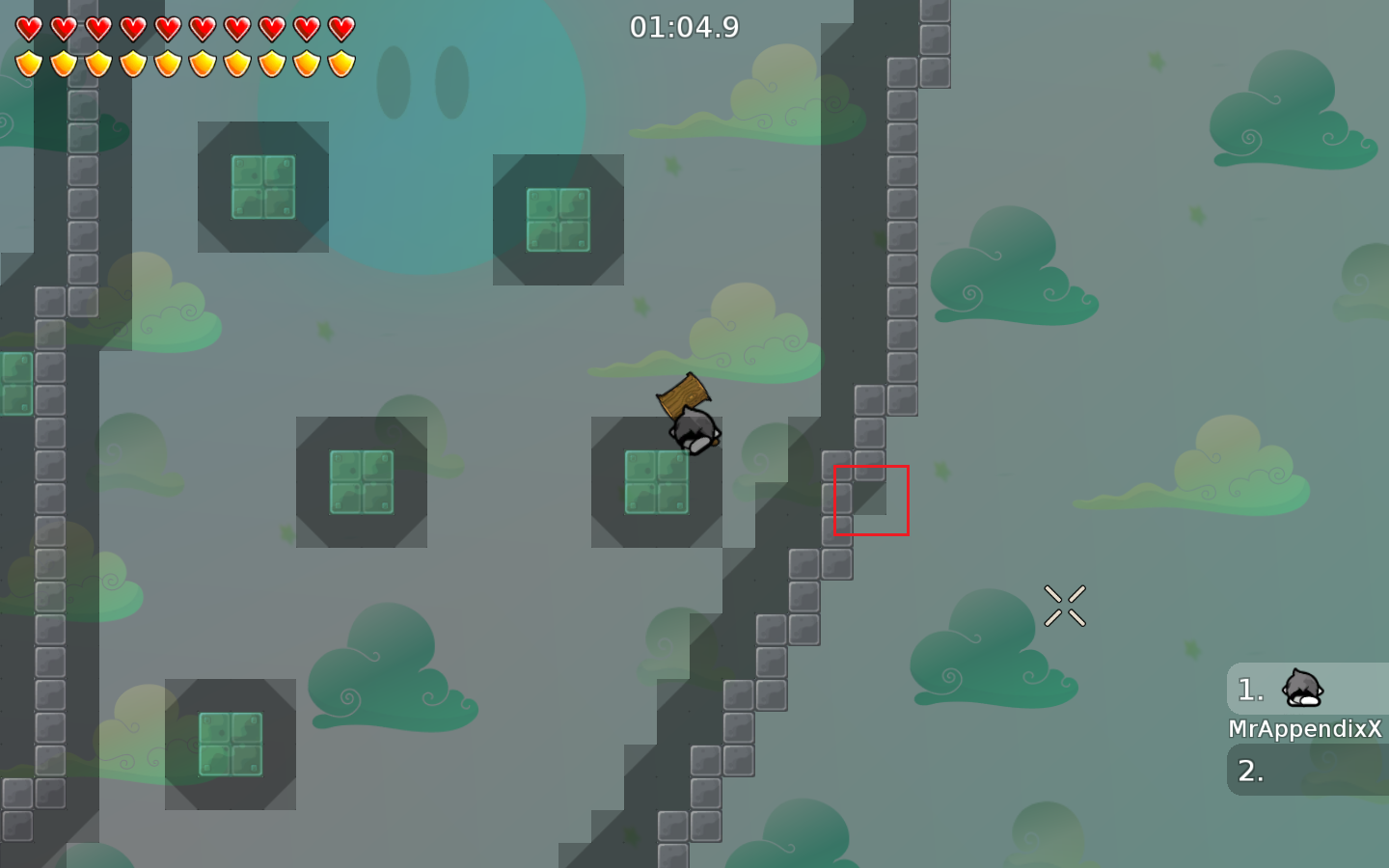Click the wooden hammer held by the character
Viewport: 1389px width, 868px height.
point(684,393)
